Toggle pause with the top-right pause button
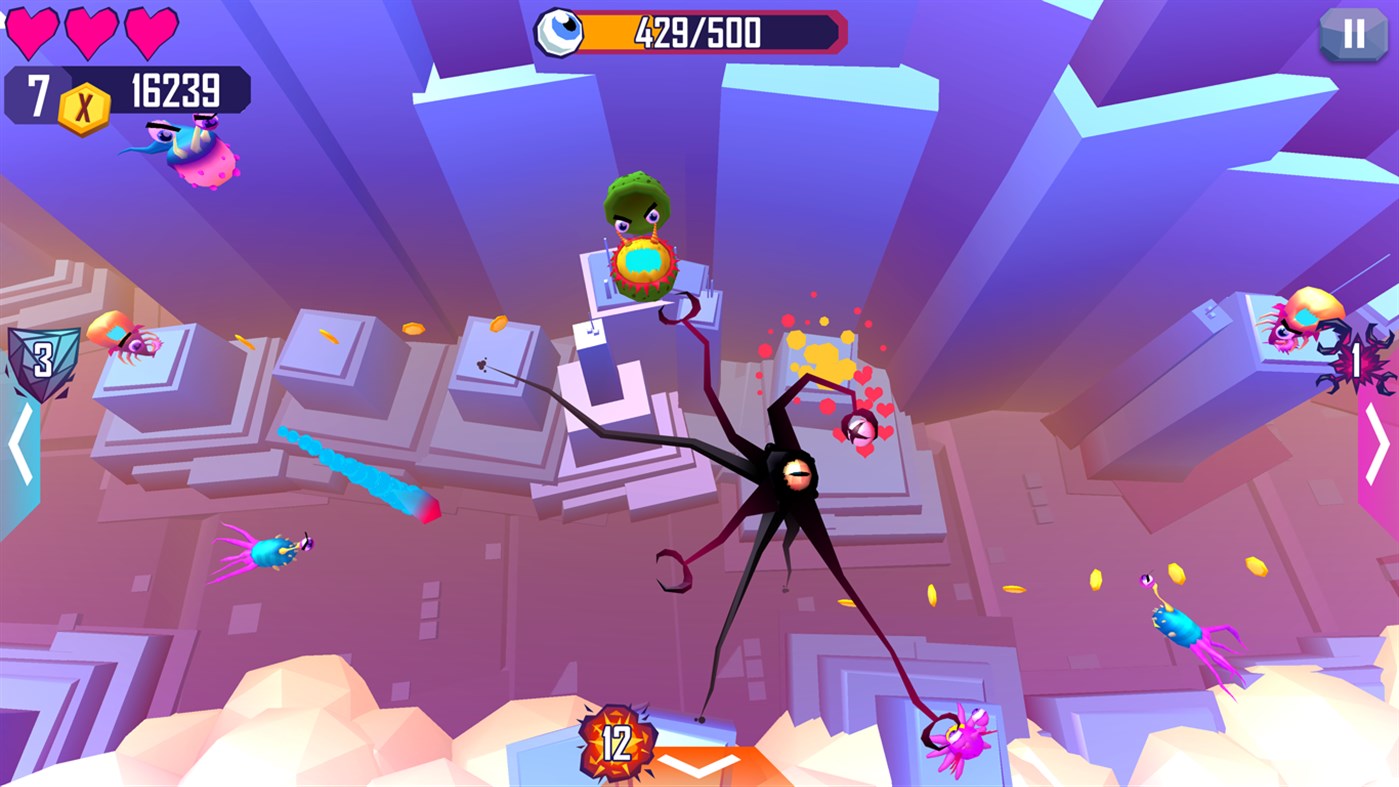Image resolution: width=1399 pixels, height=787 pixels. click(1354, 35)
